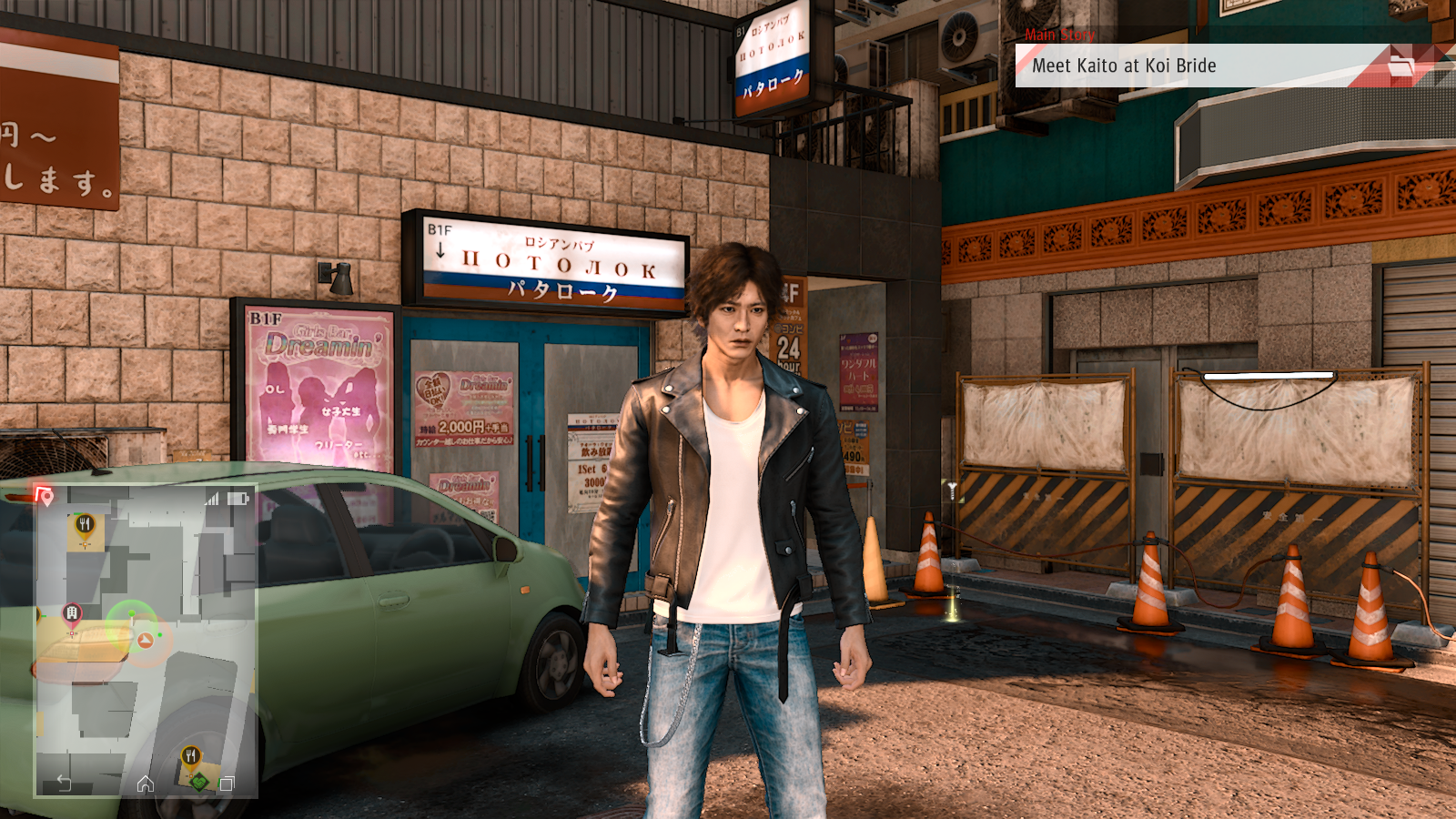1456x819 pixels.
Task: Tap the phone minimap's home button
Action: (x=146, y=784)
